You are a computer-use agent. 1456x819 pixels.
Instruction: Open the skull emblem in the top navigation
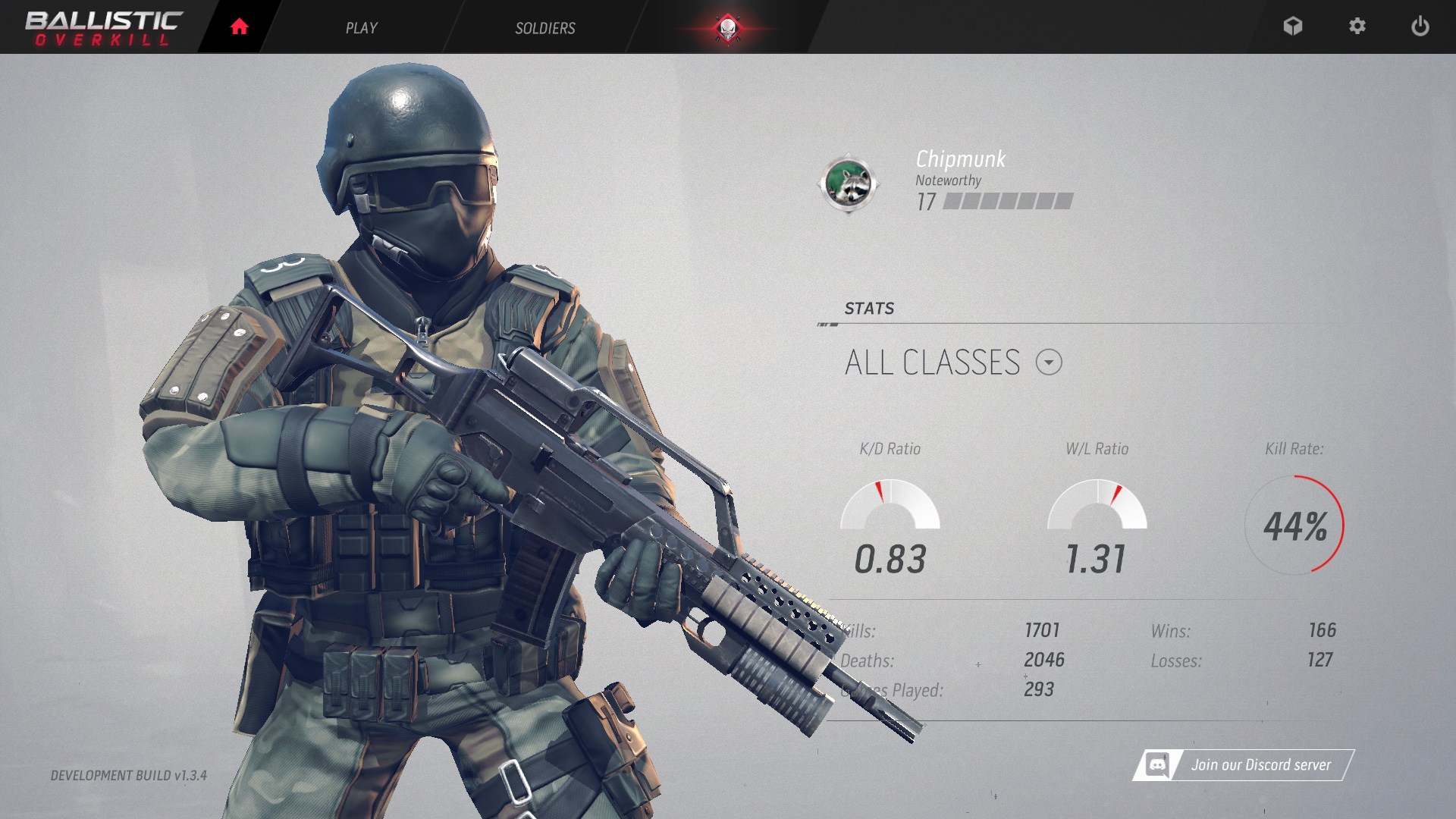point(726,27)
